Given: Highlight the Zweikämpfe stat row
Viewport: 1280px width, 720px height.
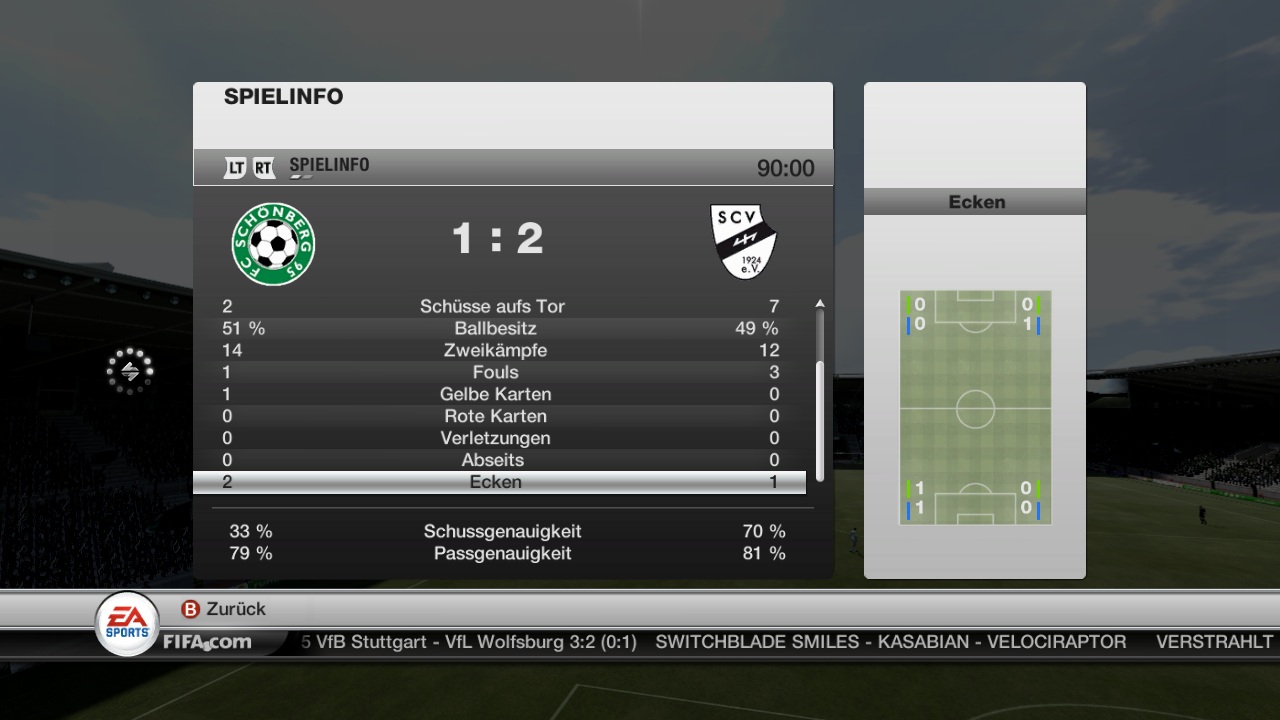Looking at the screenshot, I should (x=497, y=350).
